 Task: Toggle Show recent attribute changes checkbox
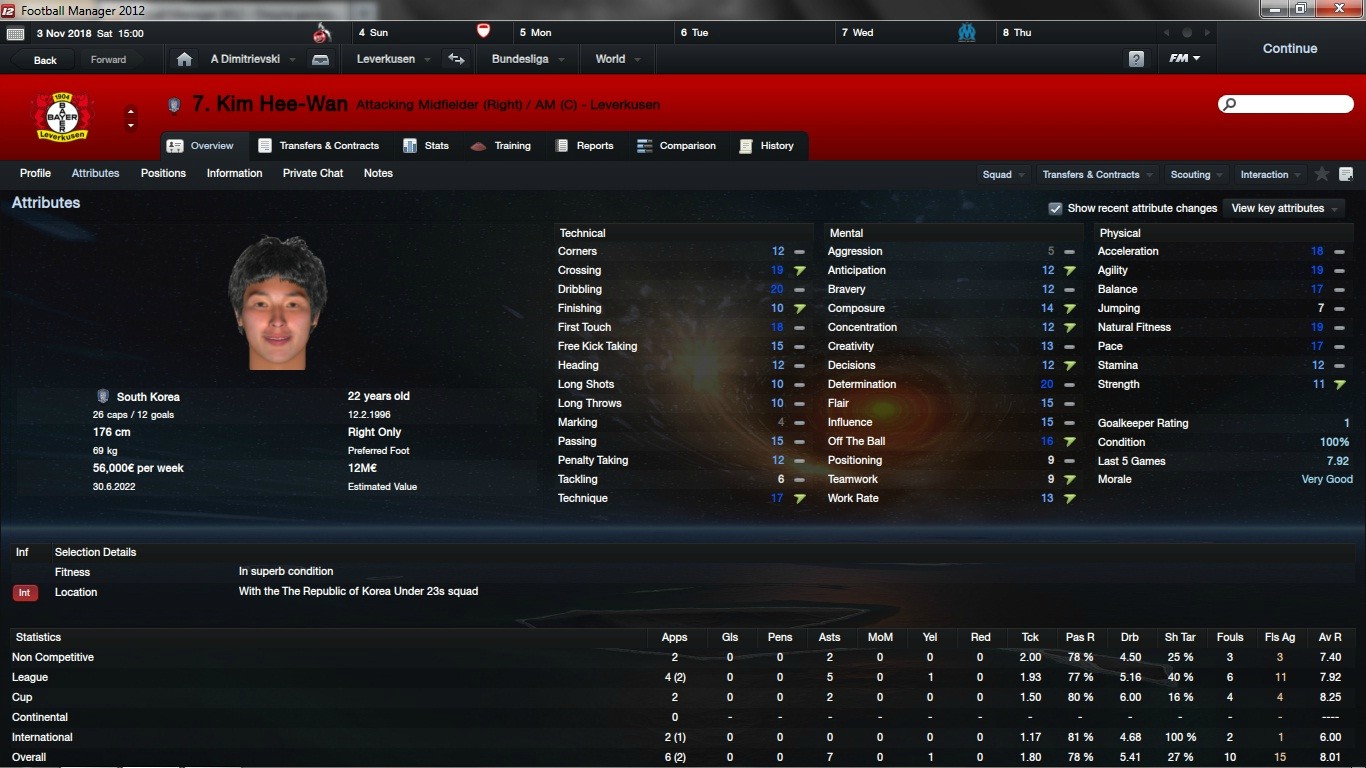tap(1055, 208)
